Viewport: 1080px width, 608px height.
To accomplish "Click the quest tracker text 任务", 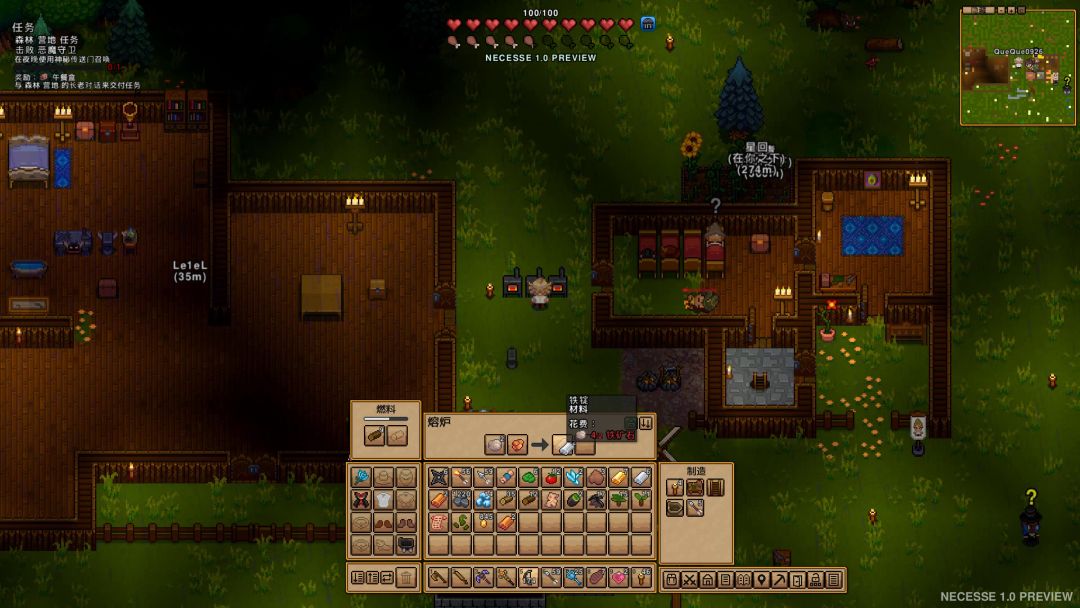I will pyautogui.click(x=23, y=28).
